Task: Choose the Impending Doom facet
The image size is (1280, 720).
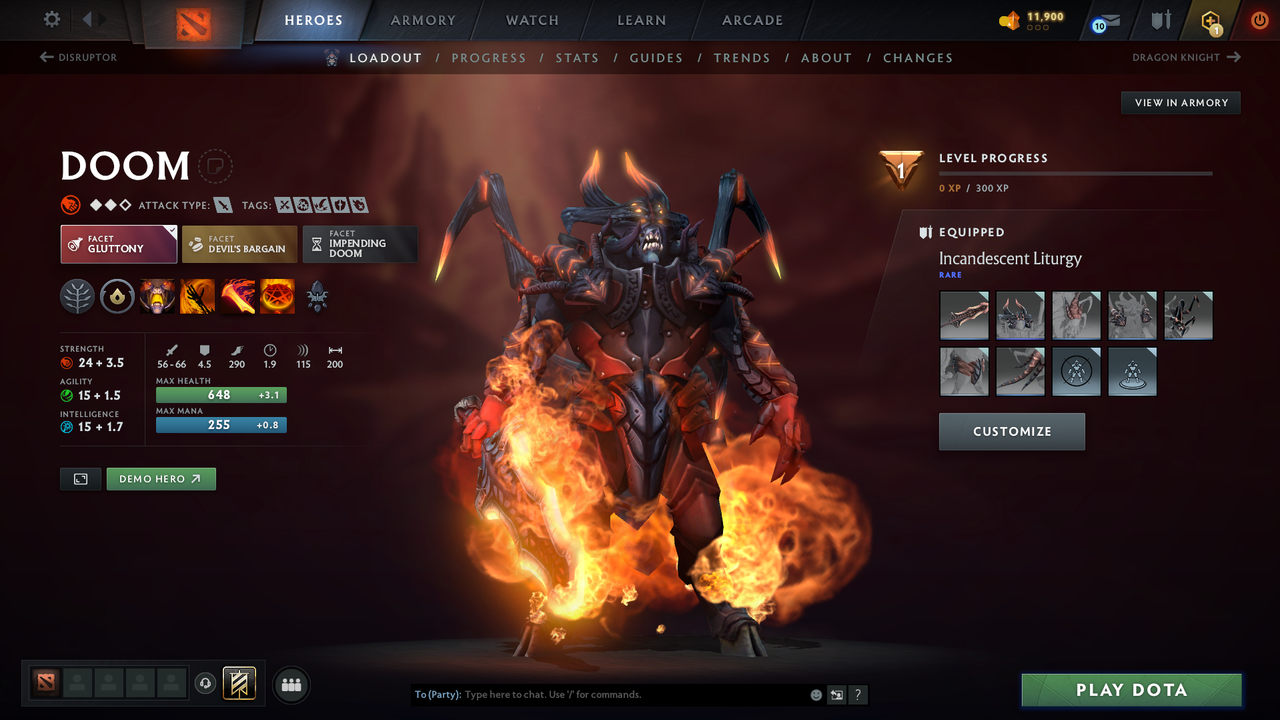Action: (x=360, y=243)
